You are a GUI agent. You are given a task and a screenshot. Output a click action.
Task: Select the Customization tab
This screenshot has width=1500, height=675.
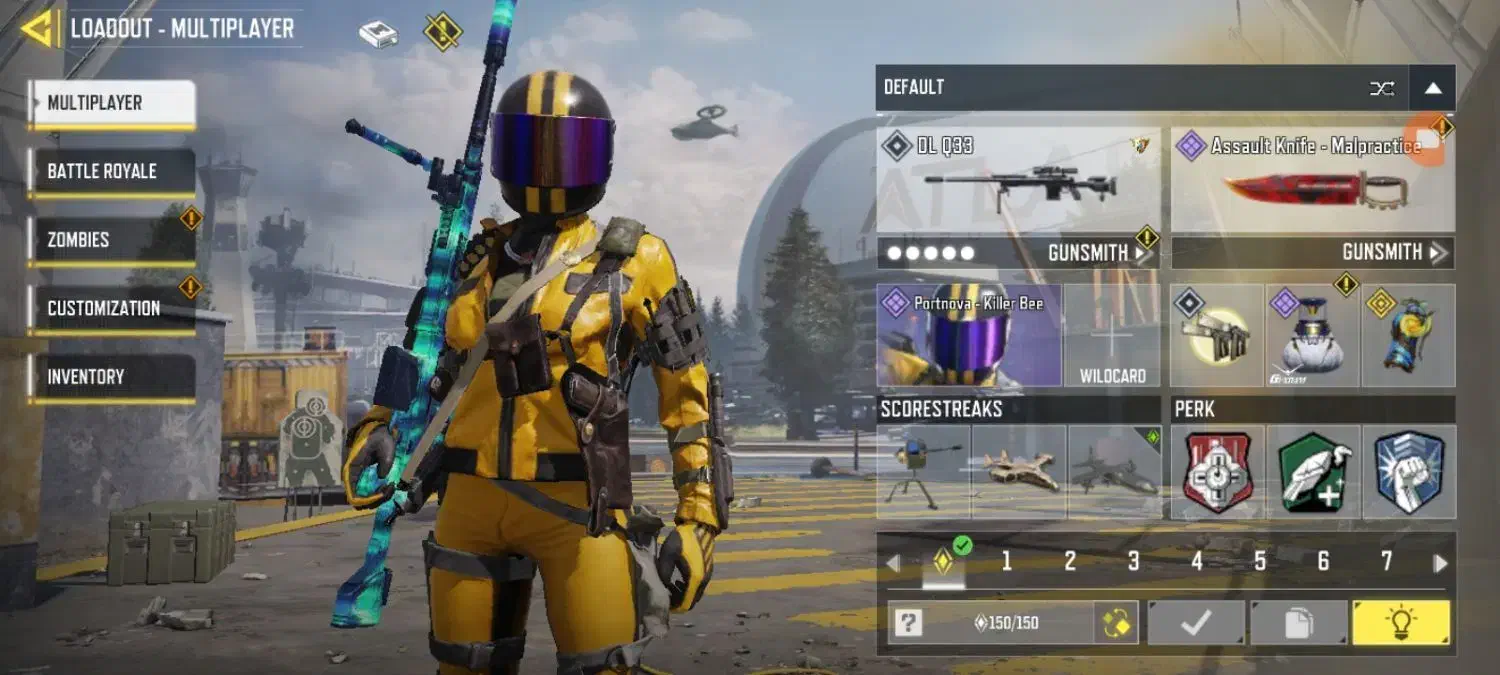coord(112,309)
